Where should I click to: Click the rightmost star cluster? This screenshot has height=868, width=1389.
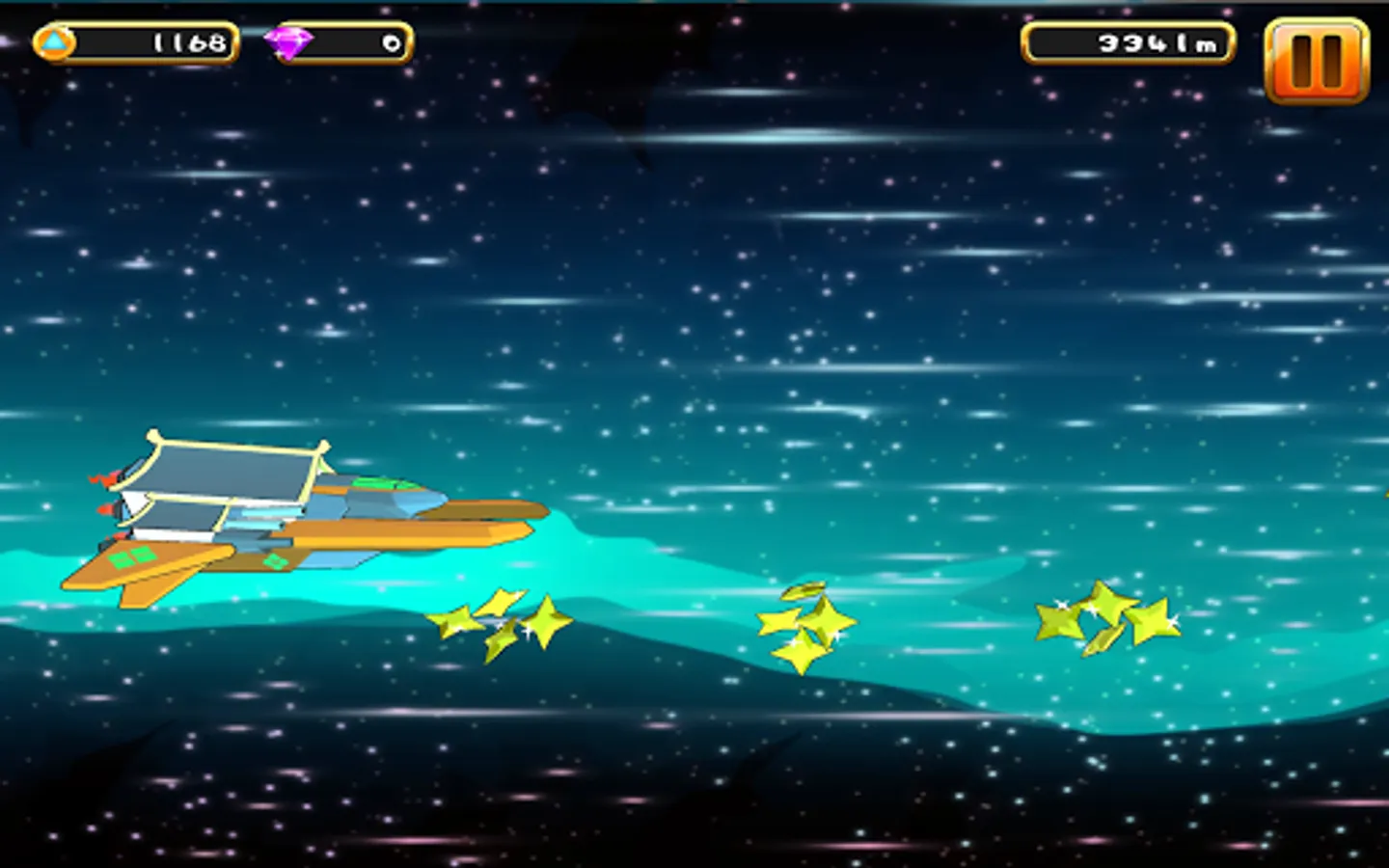click(1109, 617)
